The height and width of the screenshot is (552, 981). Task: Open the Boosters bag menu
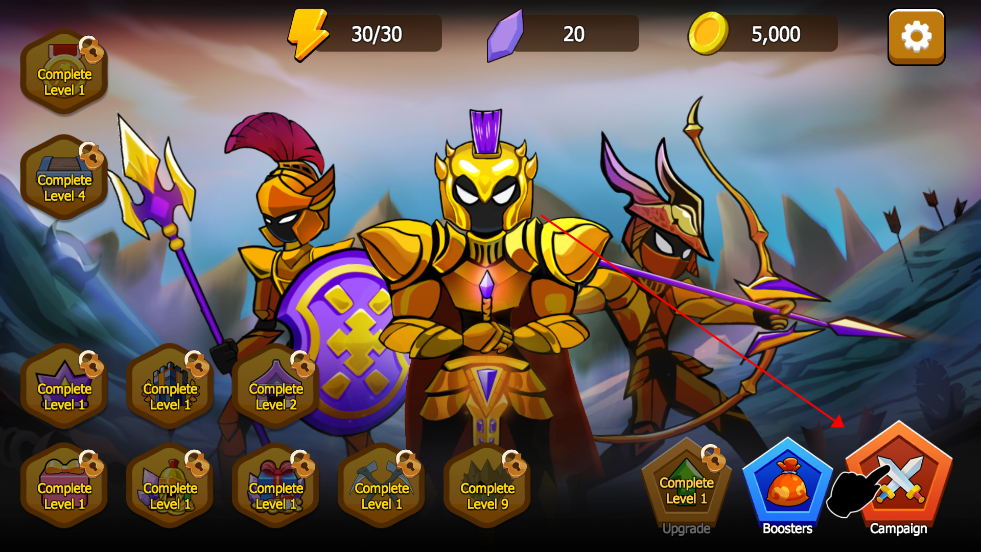pos(787,483)
